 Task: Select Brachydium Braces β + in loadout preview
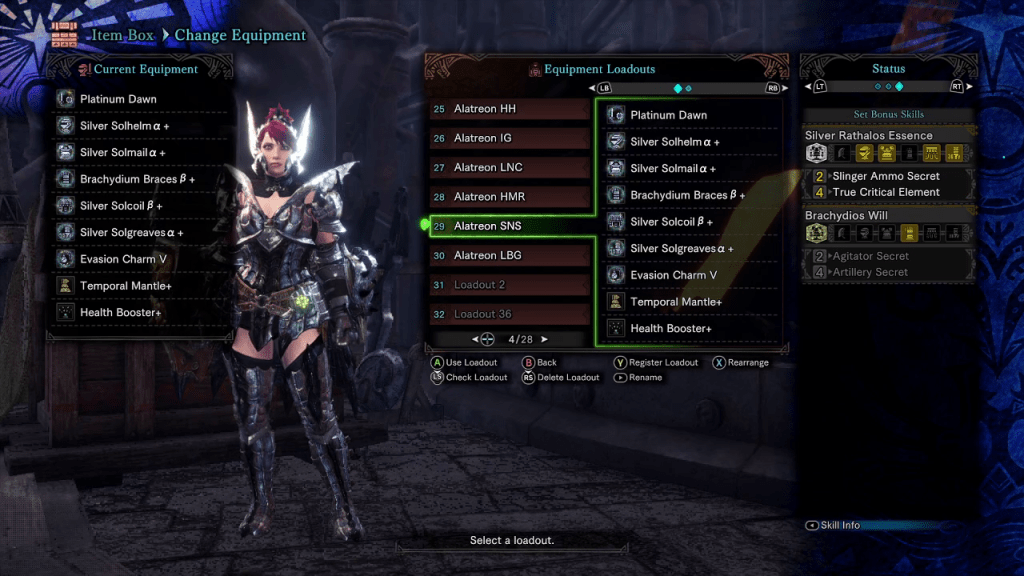point(690,195)
